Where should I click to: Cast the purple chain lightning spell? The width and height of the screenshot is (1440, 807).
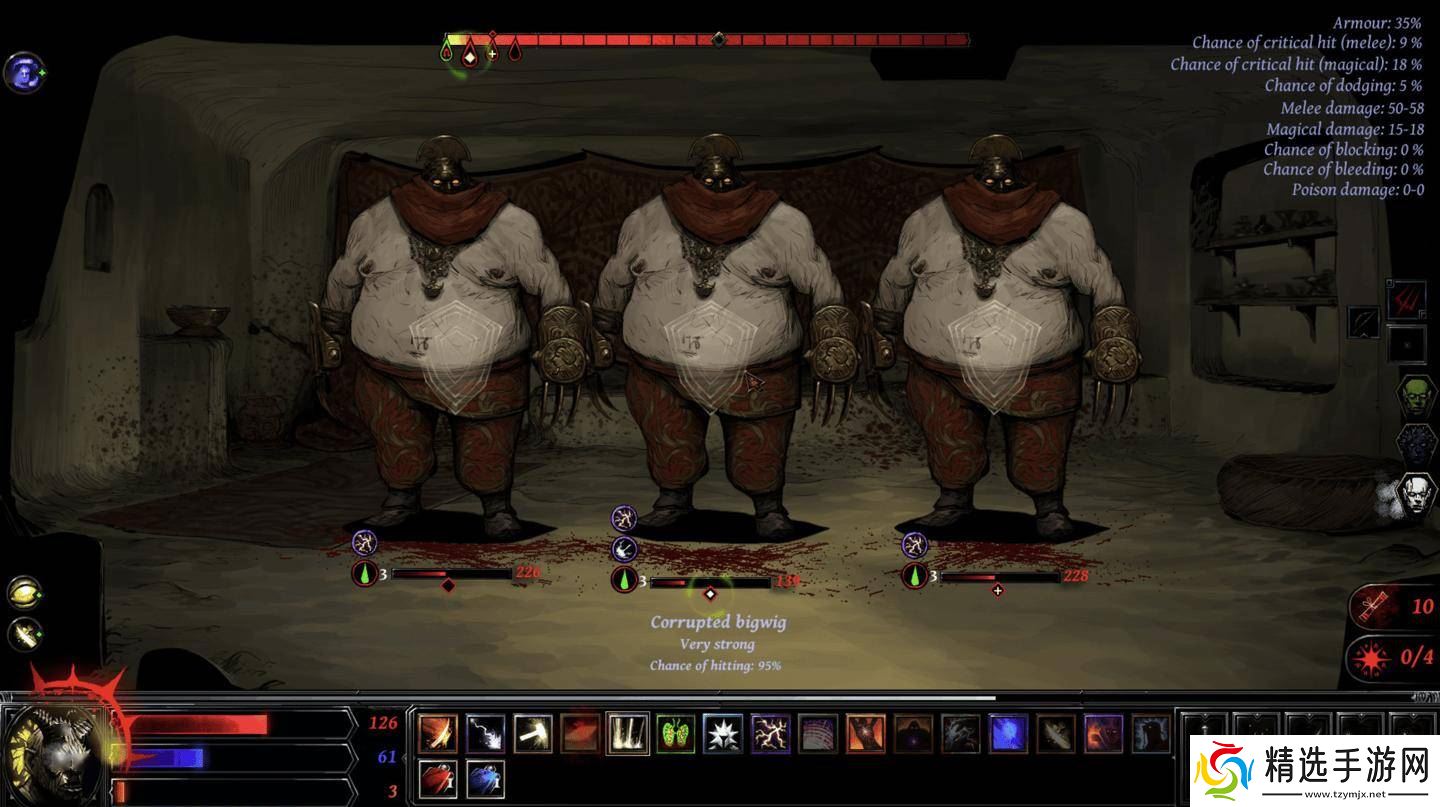(x=770, y=733)
